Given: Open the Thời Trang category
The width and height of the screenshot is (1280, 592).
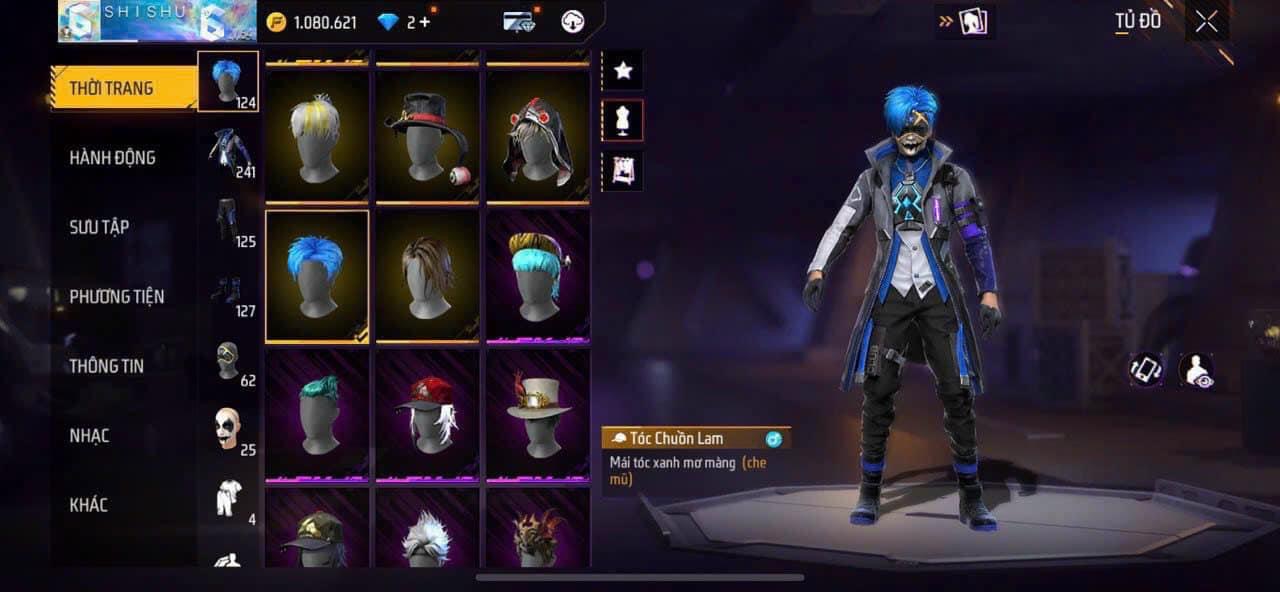Looking at the screenshot, I should pos(112,88).
